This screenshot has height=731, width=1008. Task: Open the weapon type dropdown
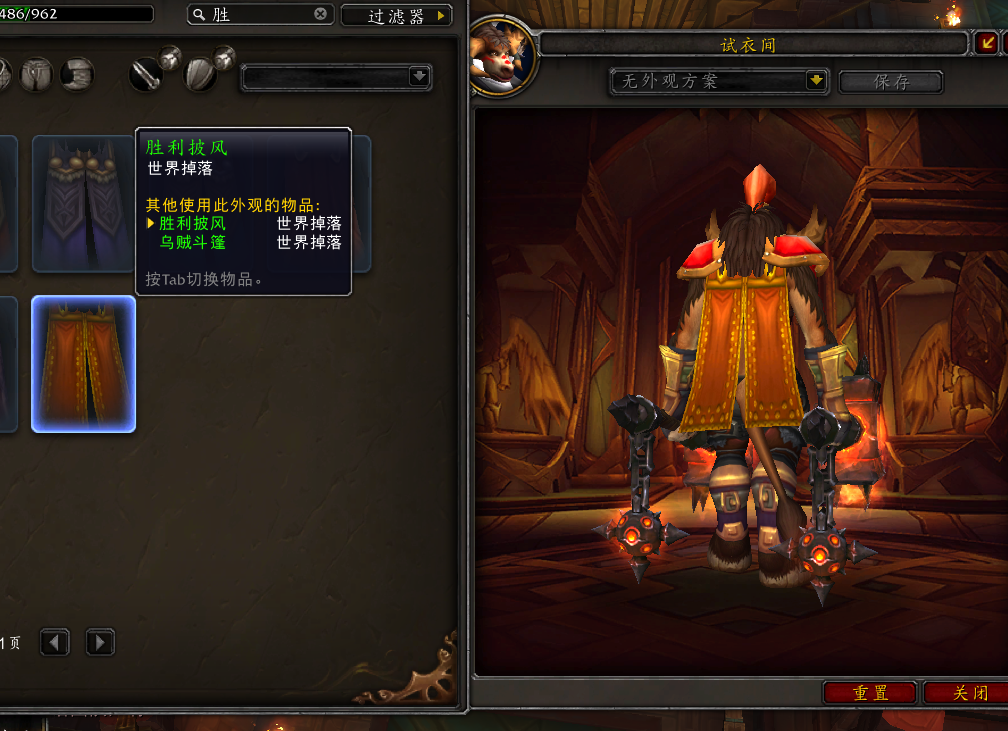336,76
